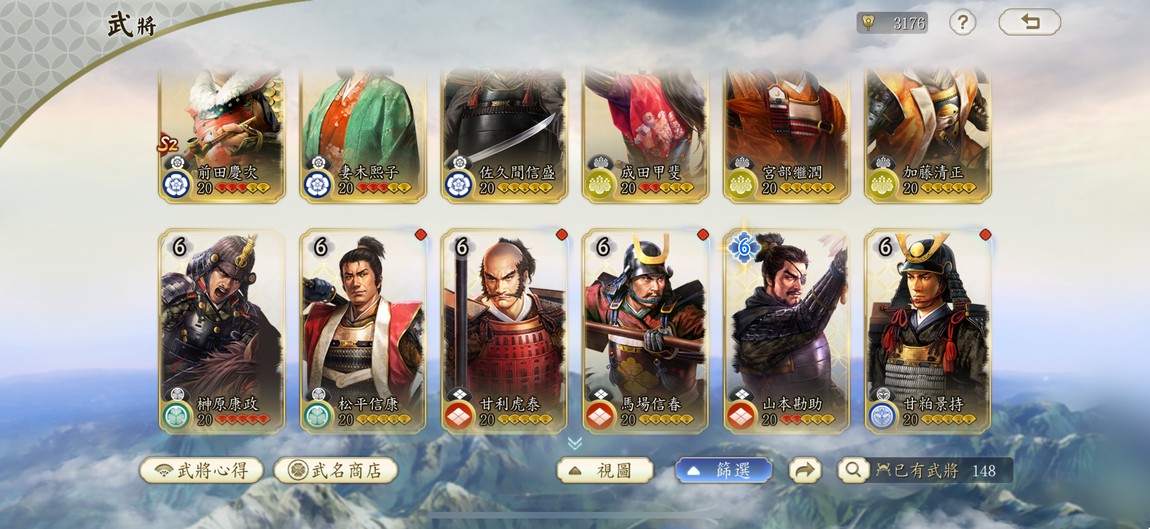The height and width of the screenshot is (529, 1150).
Task: Open the 甘利虎泰 general card
Action: point(504,330)
